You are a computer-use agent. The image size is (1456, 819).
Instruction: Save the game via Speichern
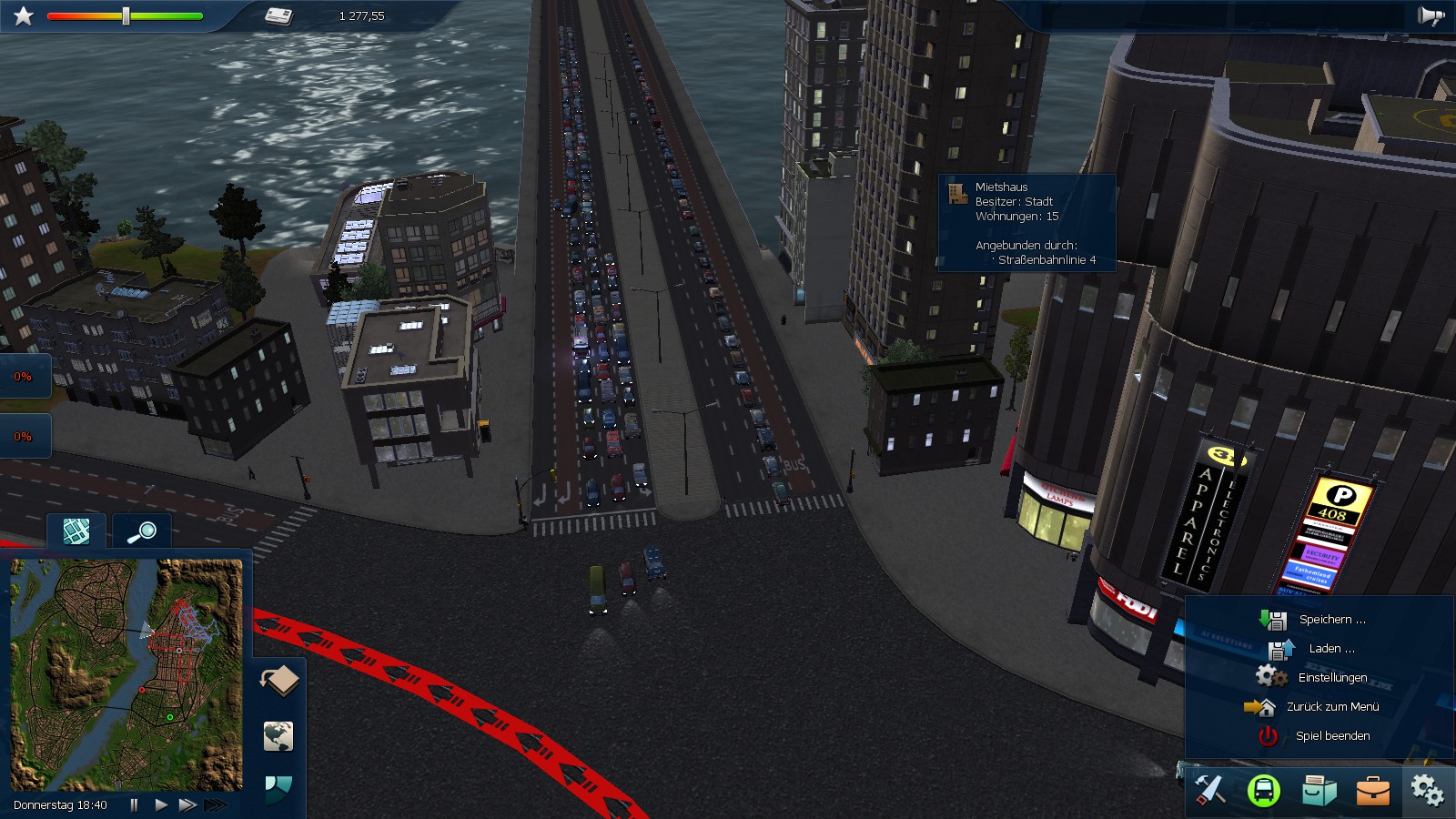1331,620
